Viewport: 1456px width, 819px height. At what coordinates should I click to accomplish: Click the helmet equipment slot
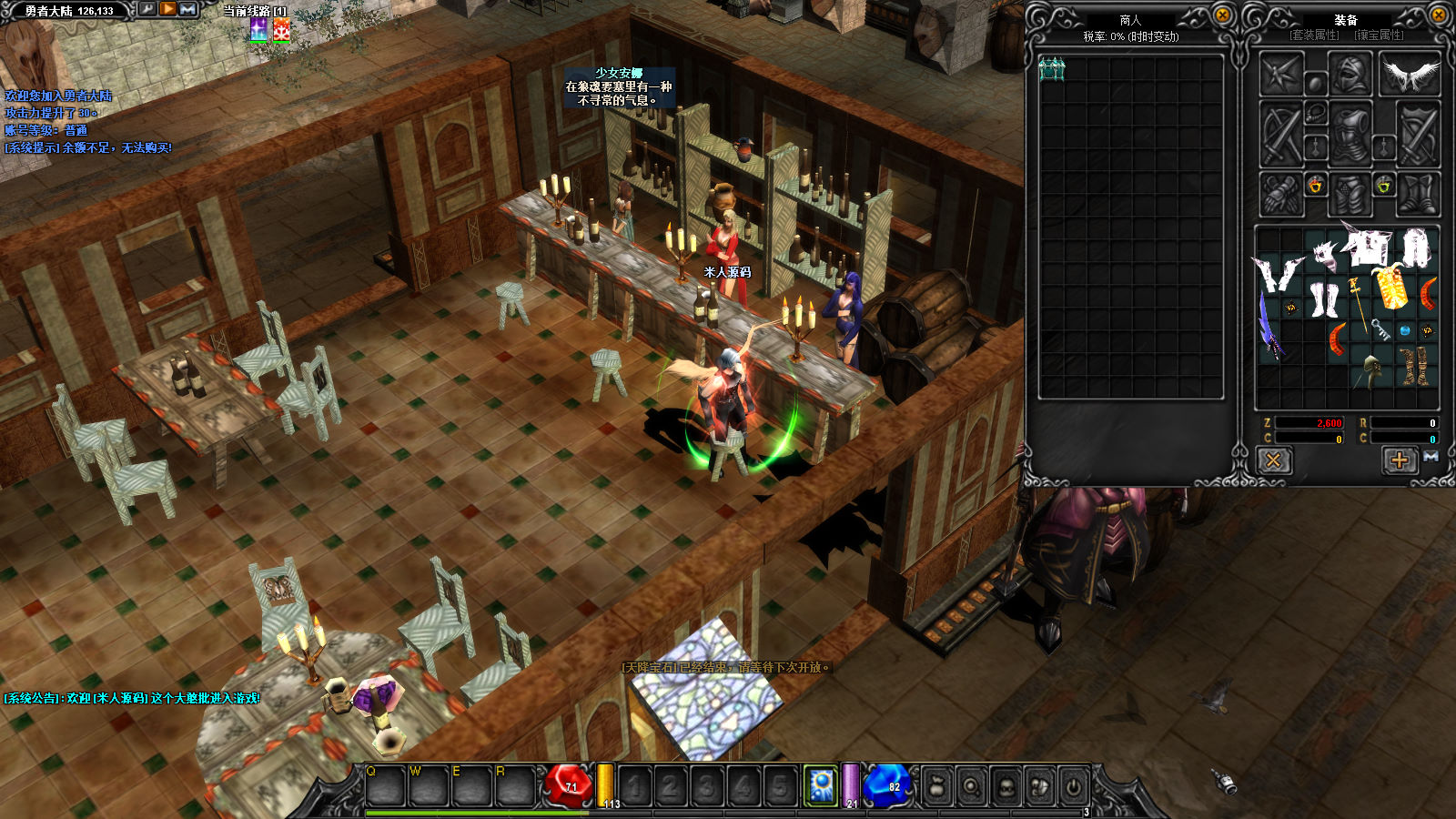coord(1350,75)
